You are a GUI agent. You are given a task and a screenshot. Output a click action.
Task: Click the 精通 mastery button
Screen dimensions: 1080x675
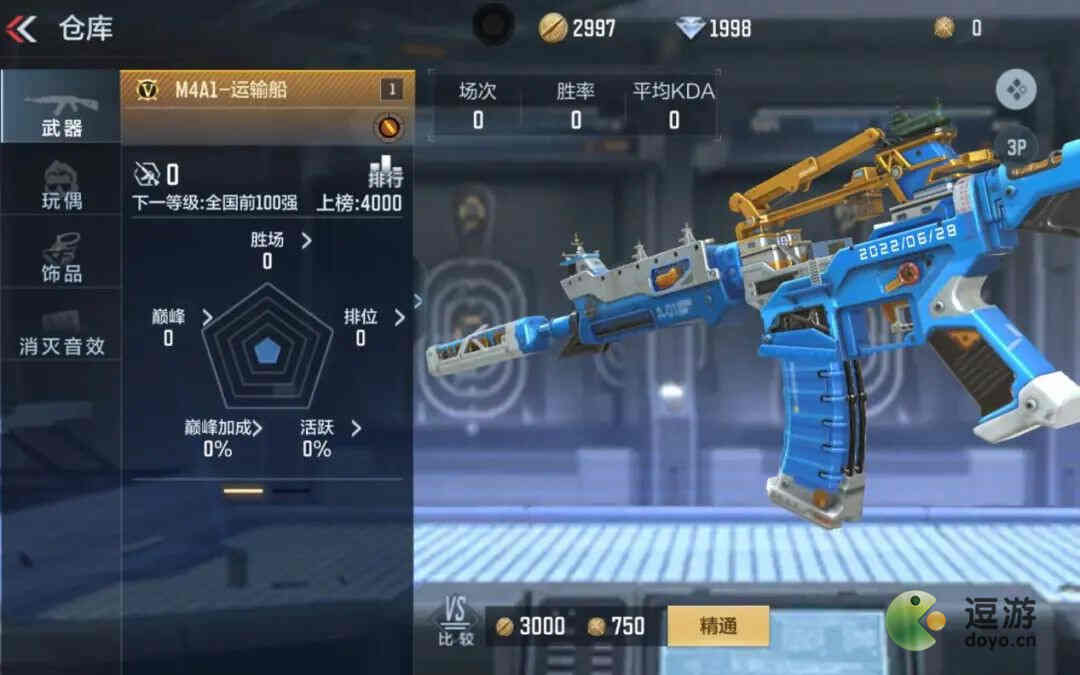(718, 626)
